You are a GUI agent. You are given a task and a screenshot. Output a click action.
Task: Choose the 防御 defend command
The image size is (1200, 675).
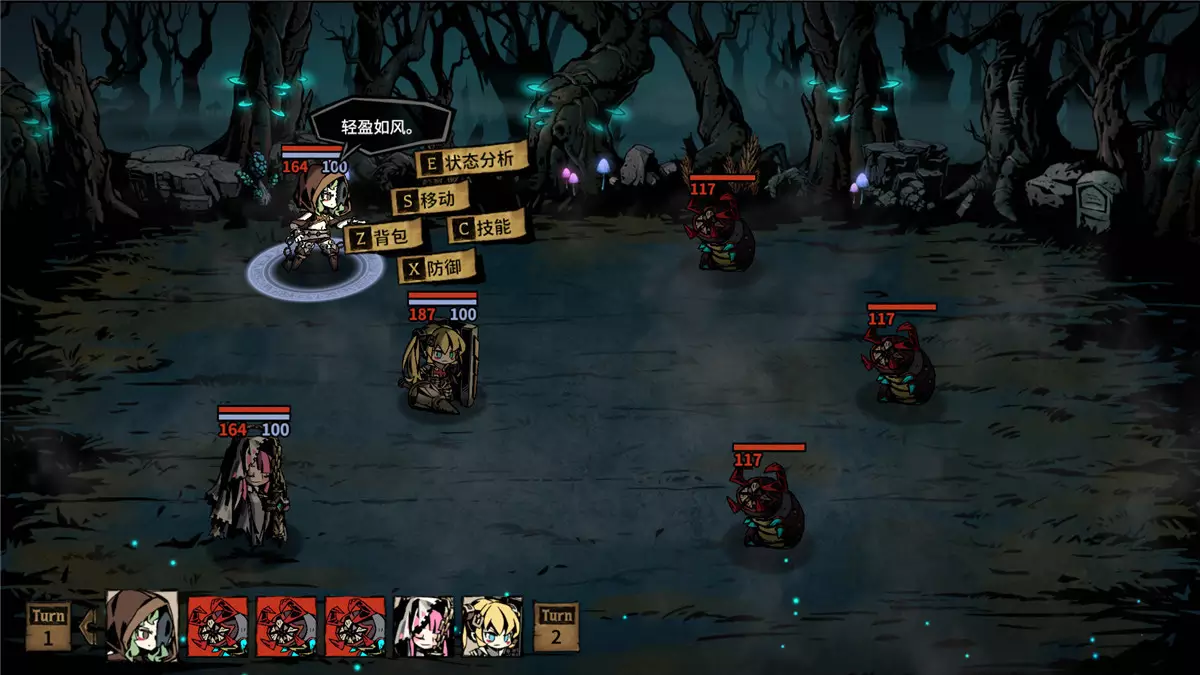(x=437, y=268)
